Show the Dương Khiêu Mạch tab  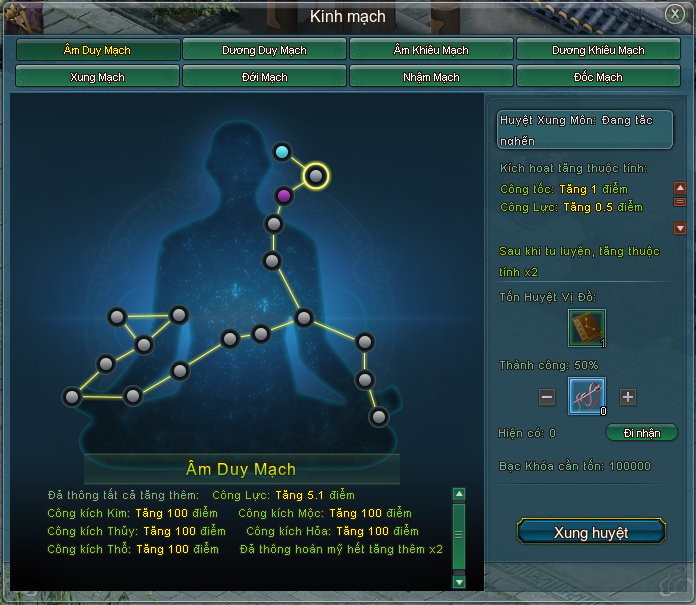coord(598,50)
